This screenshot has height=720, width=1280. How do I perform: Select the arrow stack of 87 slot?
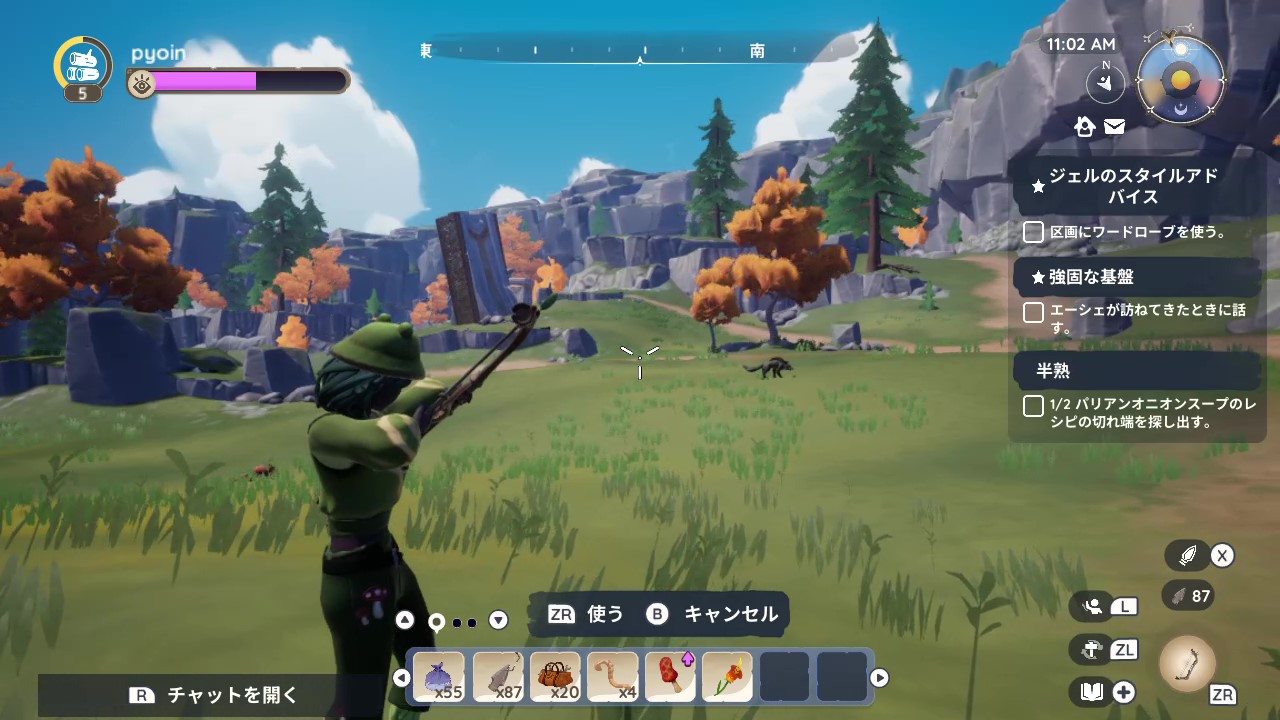click(497, 677)
